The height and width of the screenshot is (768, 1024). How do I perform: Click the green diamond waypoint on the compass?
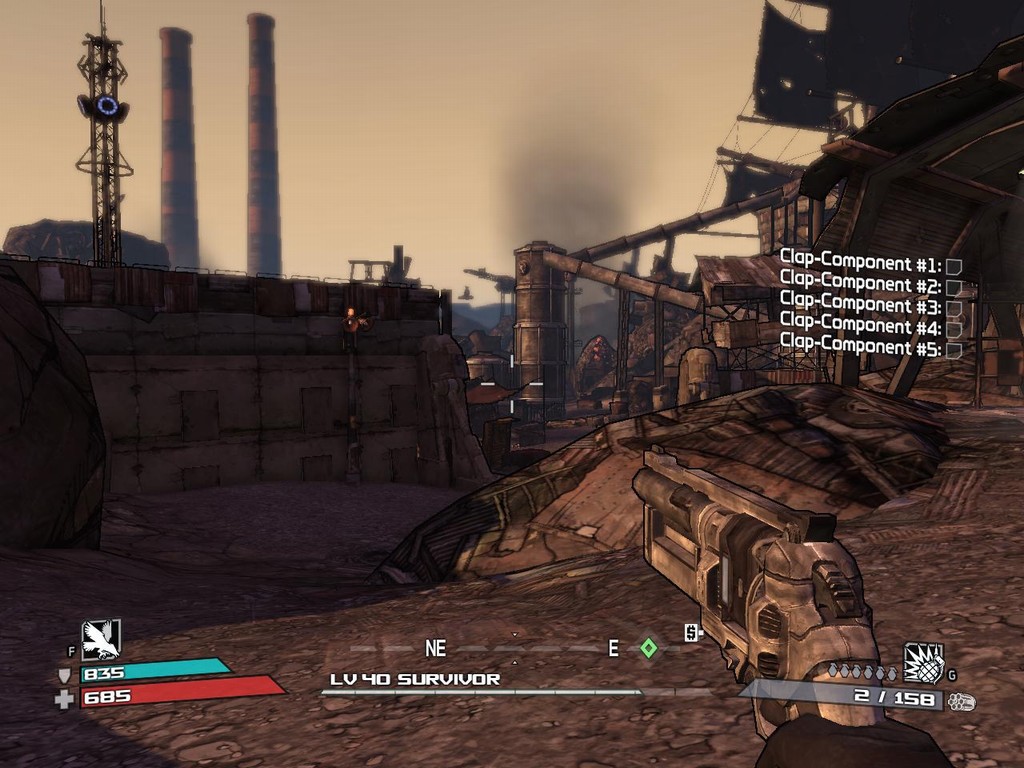coord(648,648)
